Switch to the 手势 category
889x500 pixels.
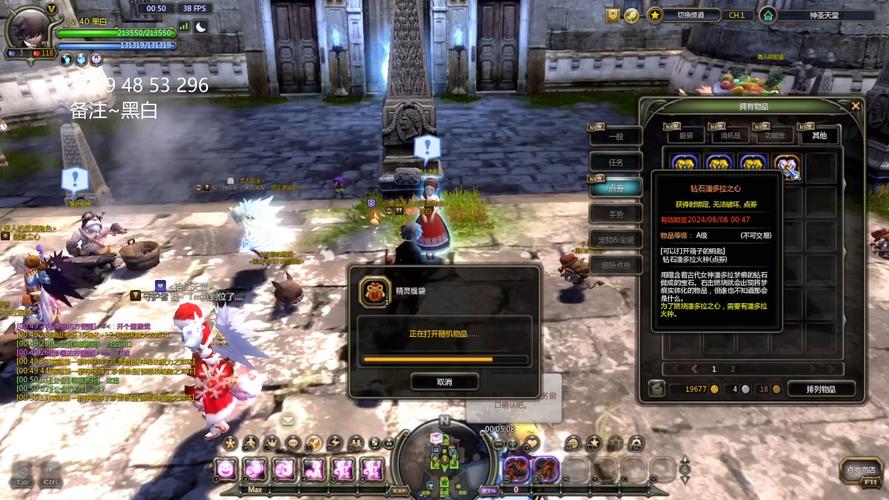615,214
